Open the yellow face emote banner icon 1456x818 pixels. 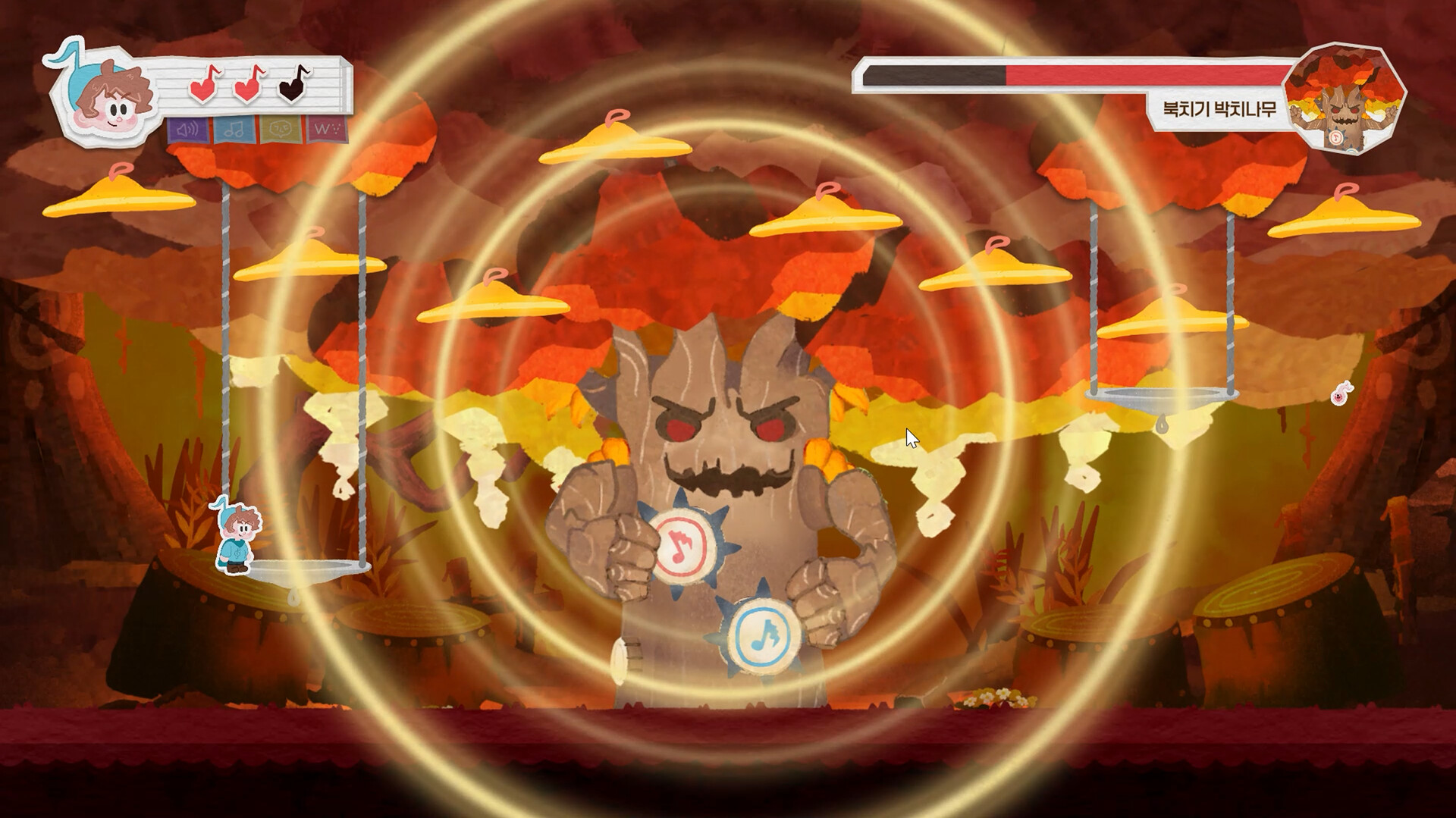point(279,129)
